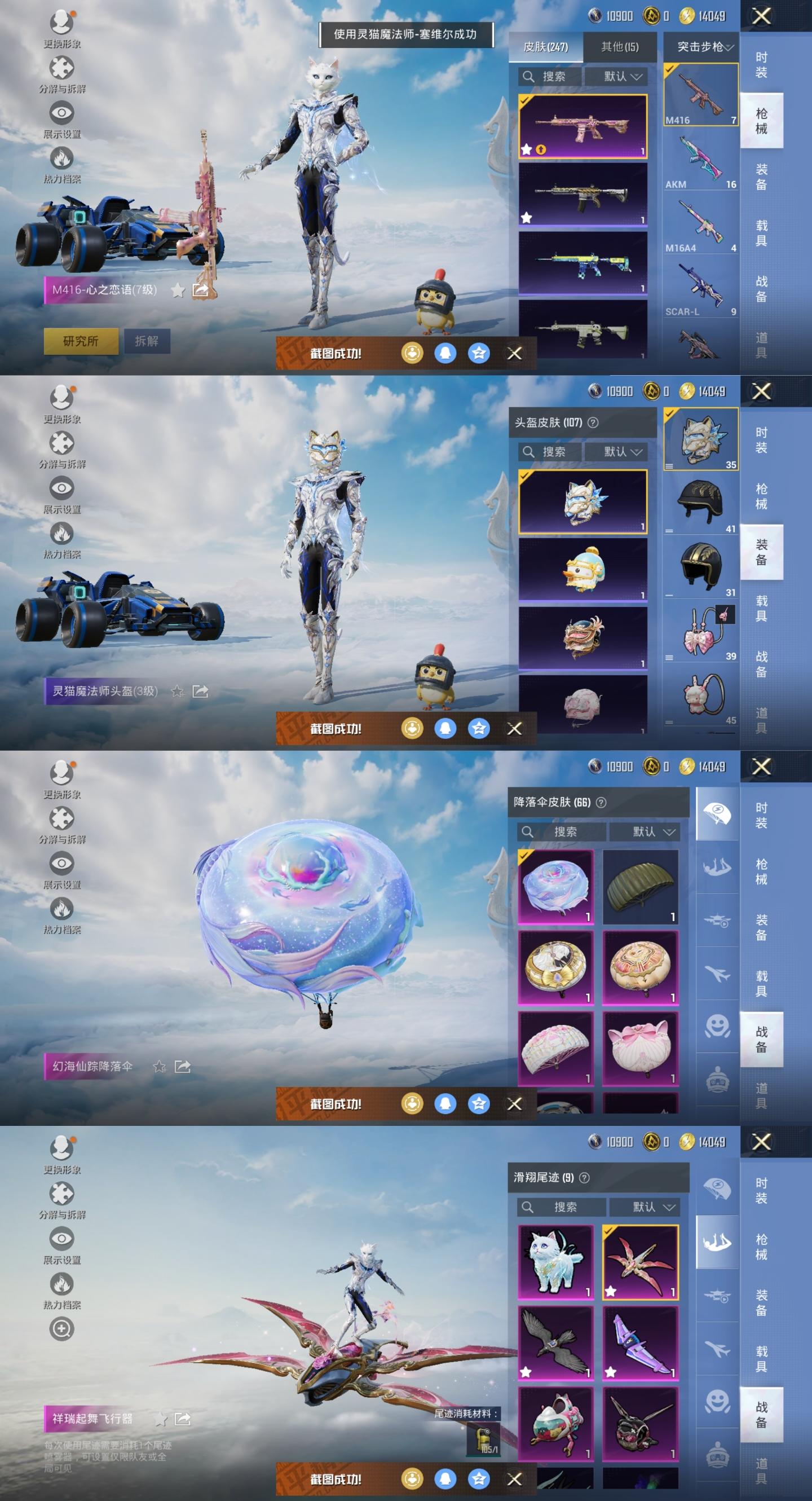Click the magnifier zoom icon below 热力档案
The width and height of the screenshot is (812, 1501).
pos(61,1329)
